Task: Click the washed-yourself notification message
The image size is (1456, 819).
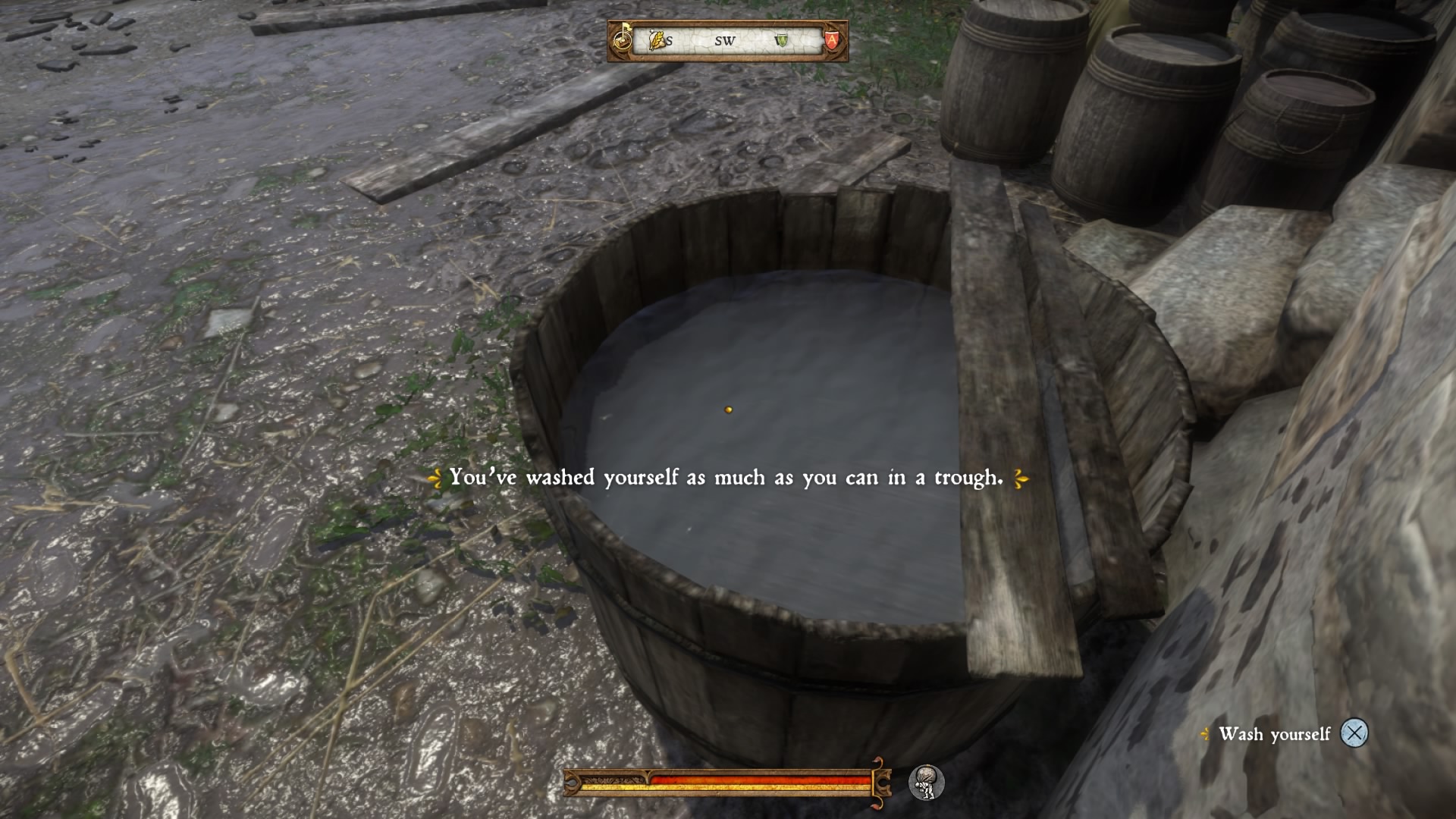Action: (726, 478)
